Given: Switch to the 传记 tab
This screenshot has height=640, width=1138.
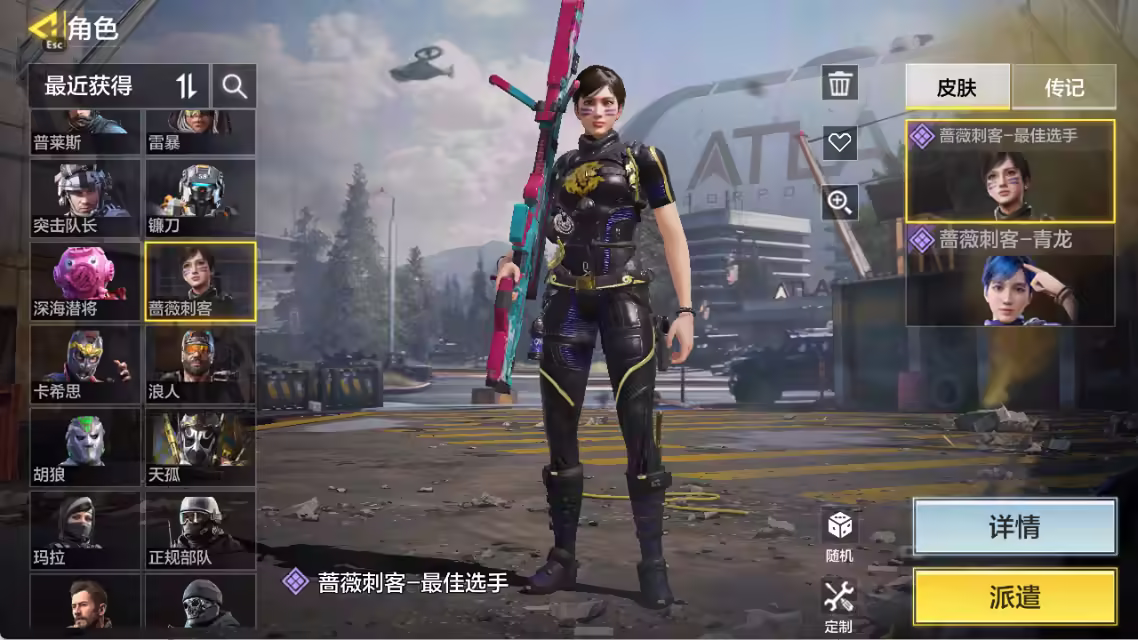Looking at the screenshot, I should click(1064, 87).
